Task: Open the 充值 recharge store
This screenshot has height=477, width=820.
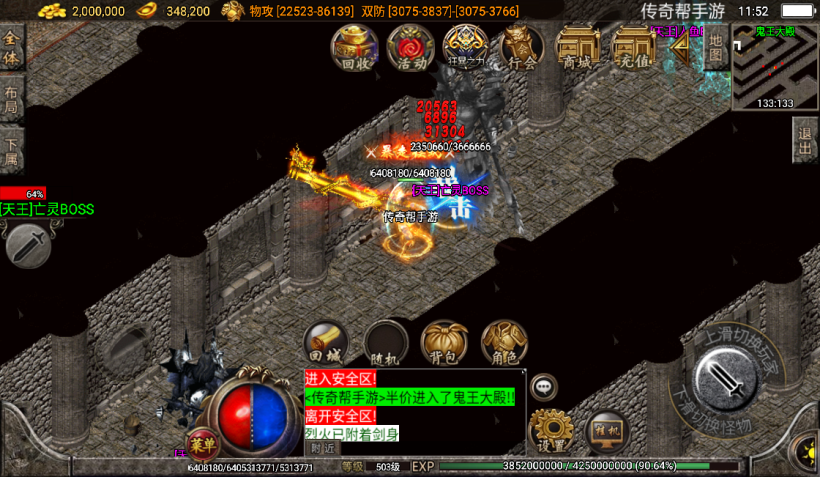Action: click(x=633, y=47)
